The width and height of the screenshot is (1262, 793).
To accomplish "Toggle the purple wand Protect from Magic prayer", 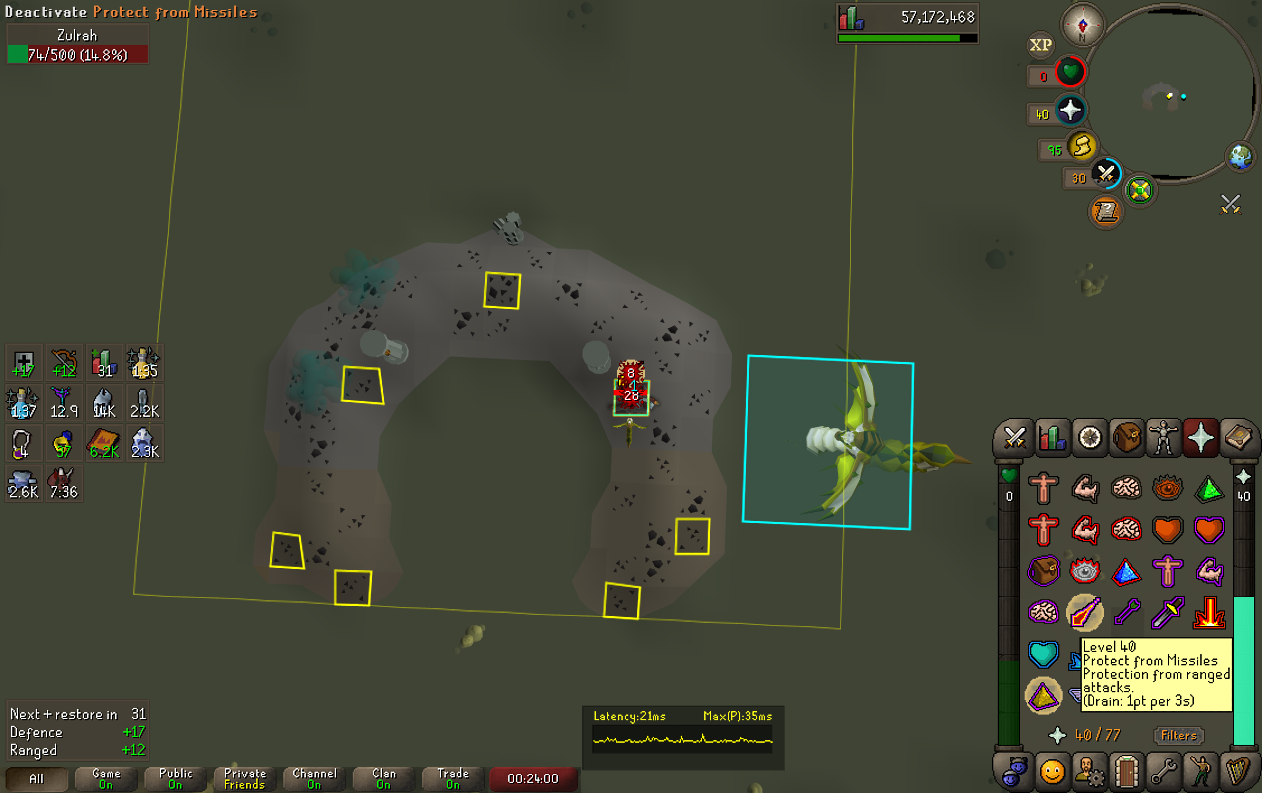I will 1126,611.
